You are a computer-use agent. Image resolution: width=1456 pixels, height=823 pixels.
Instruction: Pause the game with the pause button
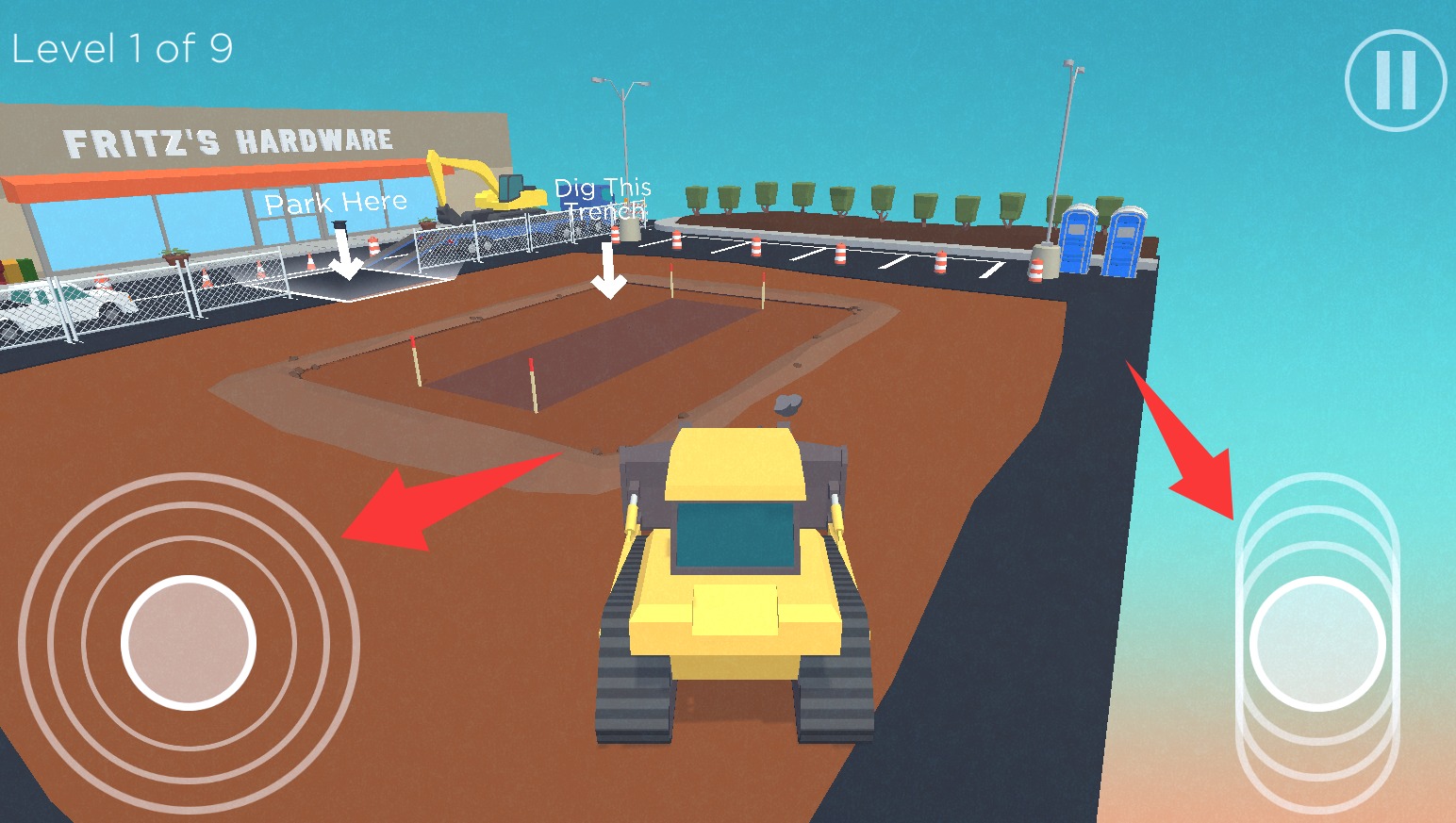pos(1396,80)
